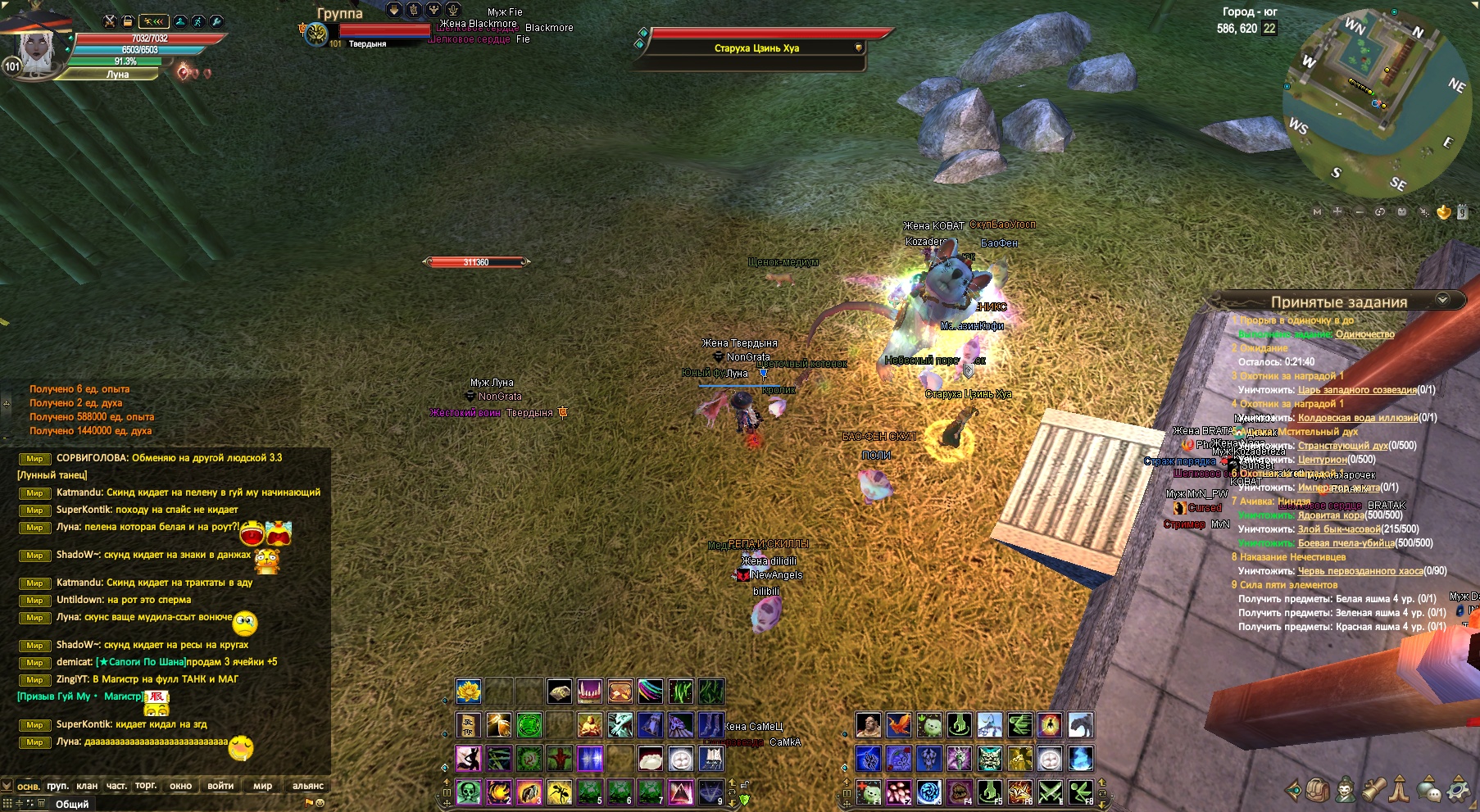The image size is (1480, 812).
Task: Activate the red phoenix pet skill
Action: 898,725
